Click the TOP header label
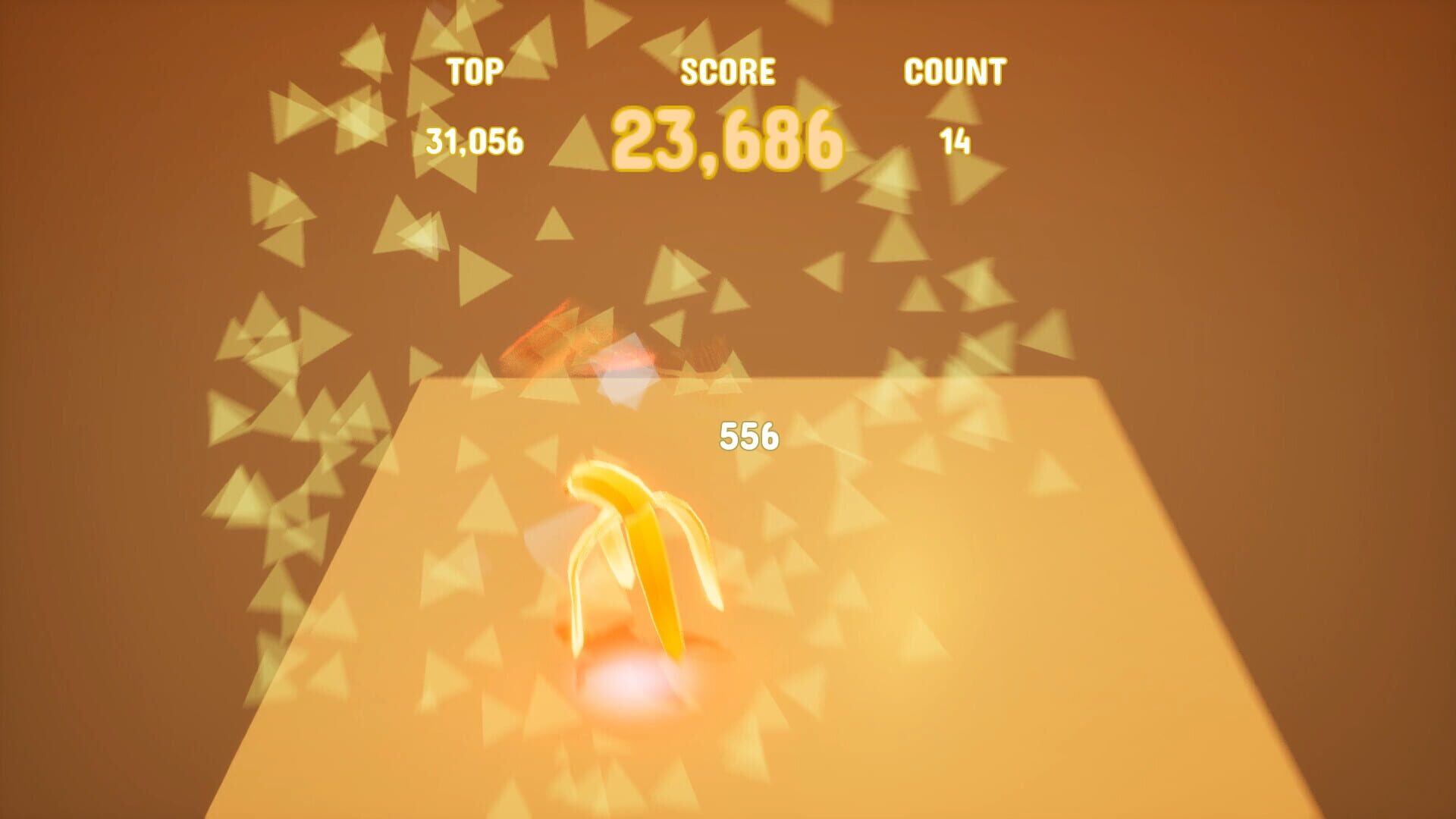 (x=475, y=72)
